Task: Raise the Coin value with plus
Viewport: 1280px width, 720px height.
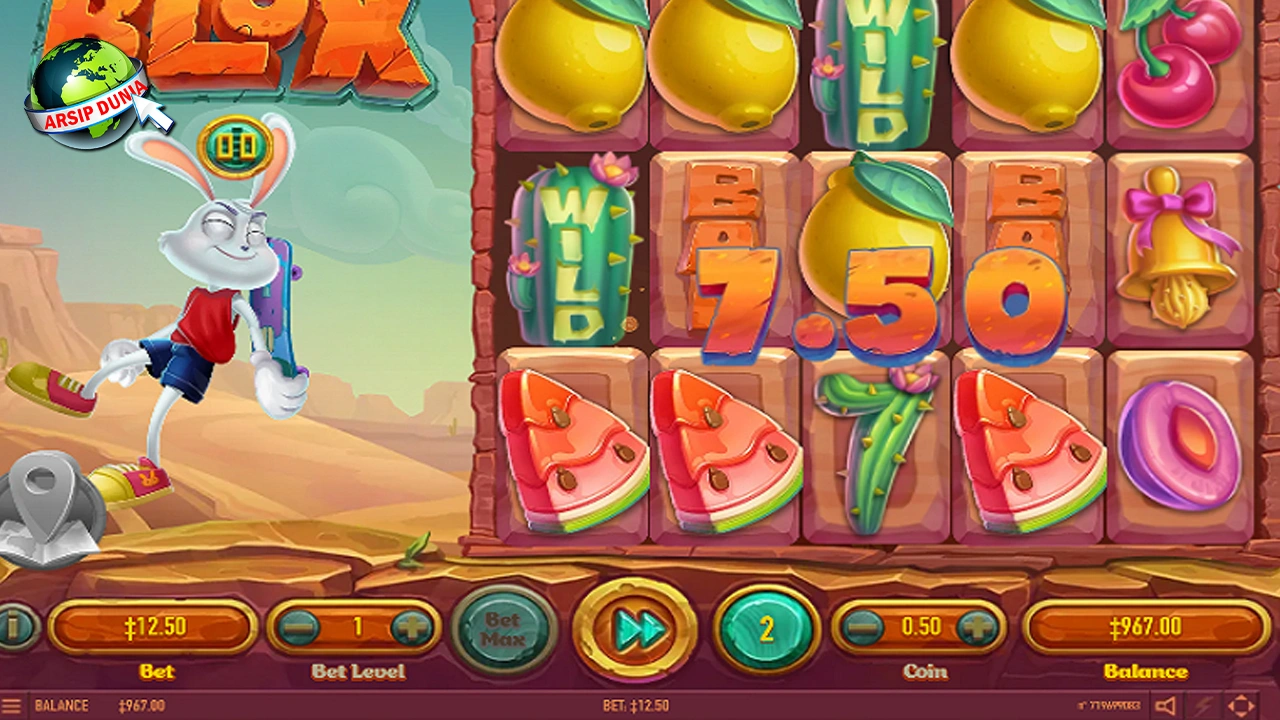Action: click(x=975, y=628)
